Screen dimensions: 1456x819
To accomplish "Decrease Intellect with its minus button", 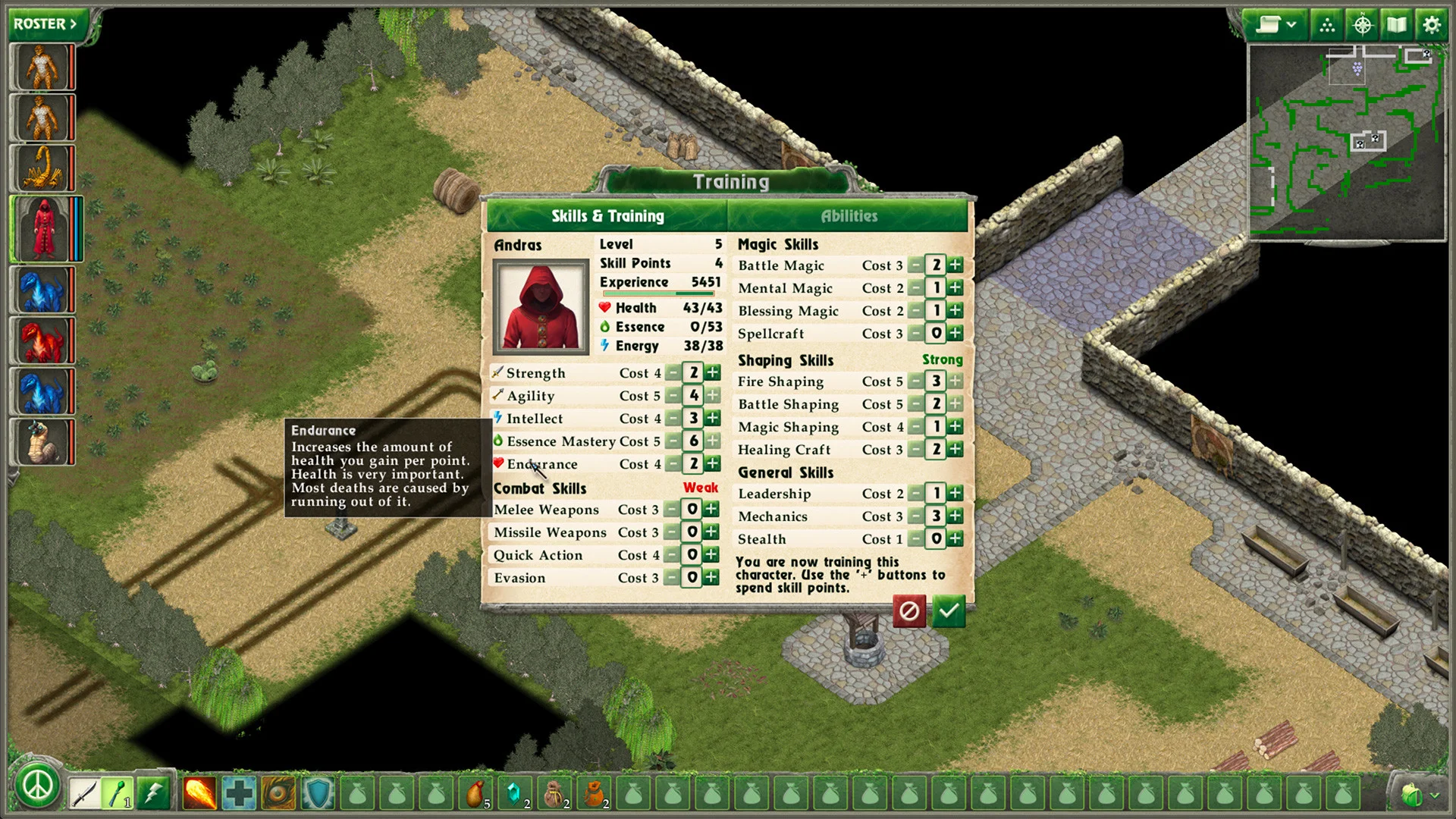I will click(673, 418).
